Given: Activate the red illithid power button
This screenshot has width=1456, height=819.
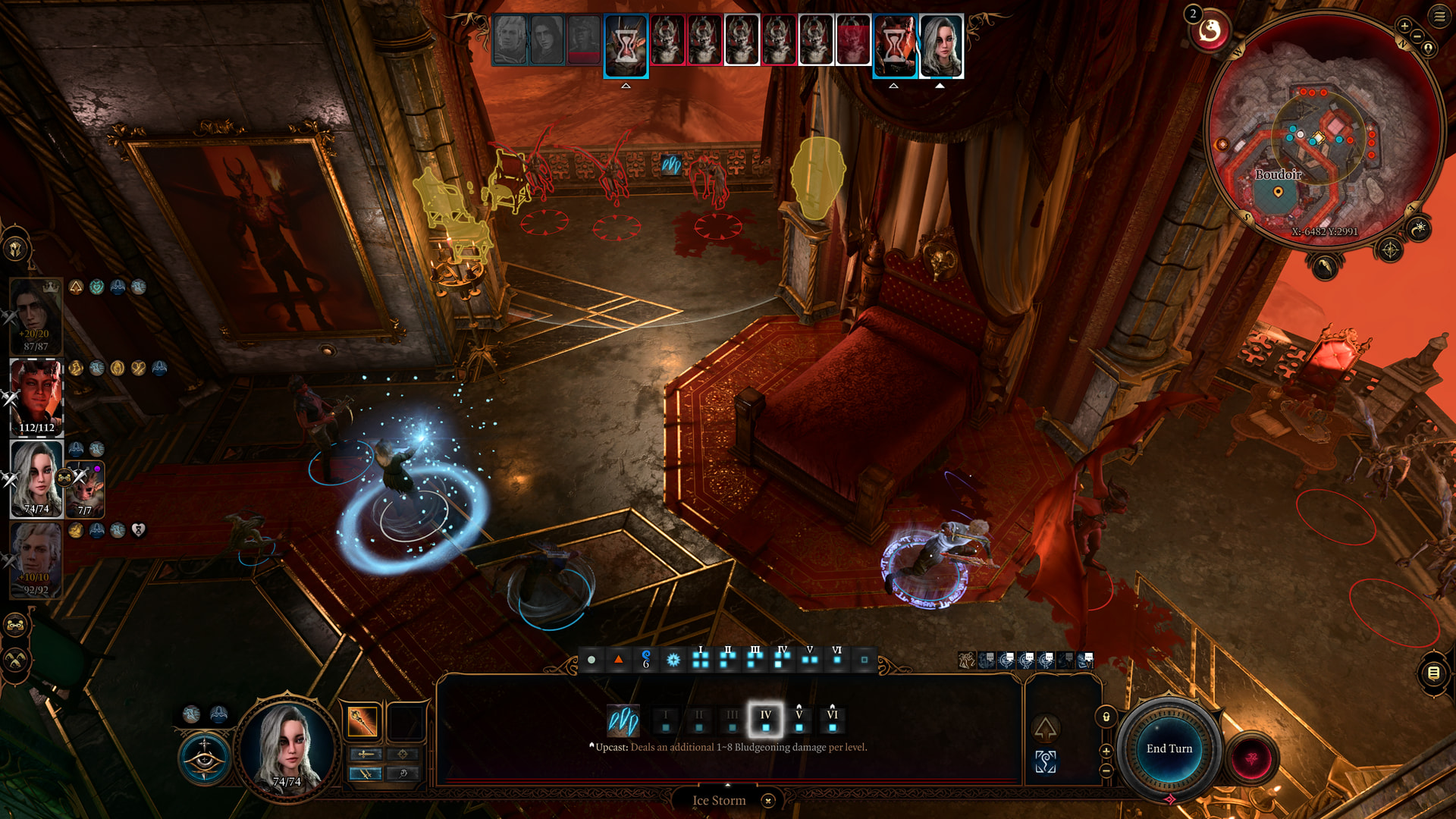Looking at the screenshot, I should [1252, 758].
